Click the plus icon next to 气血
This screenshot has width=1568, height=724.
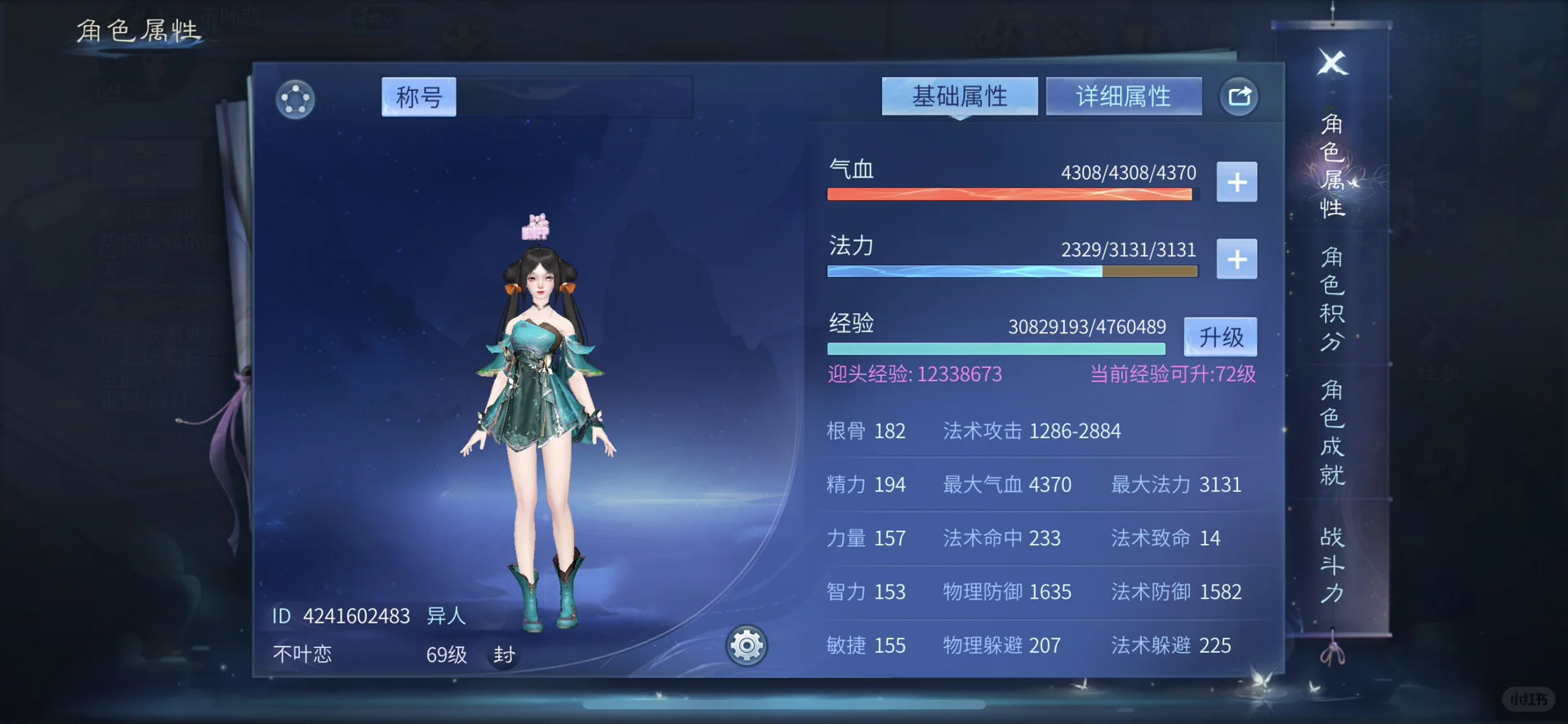[x=1236, y=181]
